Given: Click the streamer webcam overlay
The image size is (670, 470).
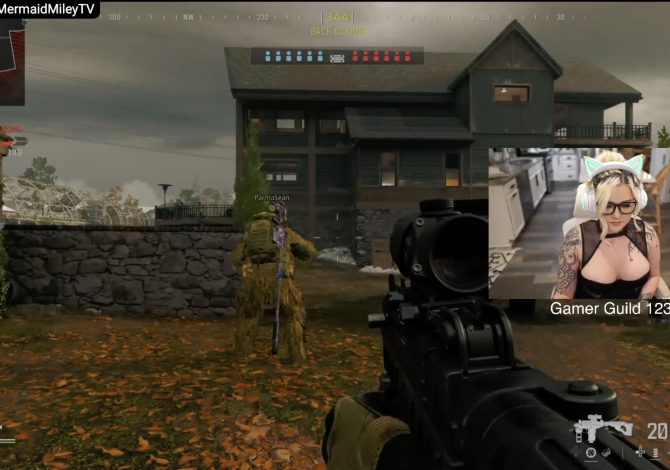Looking at the screenshot, I should 579,223.
